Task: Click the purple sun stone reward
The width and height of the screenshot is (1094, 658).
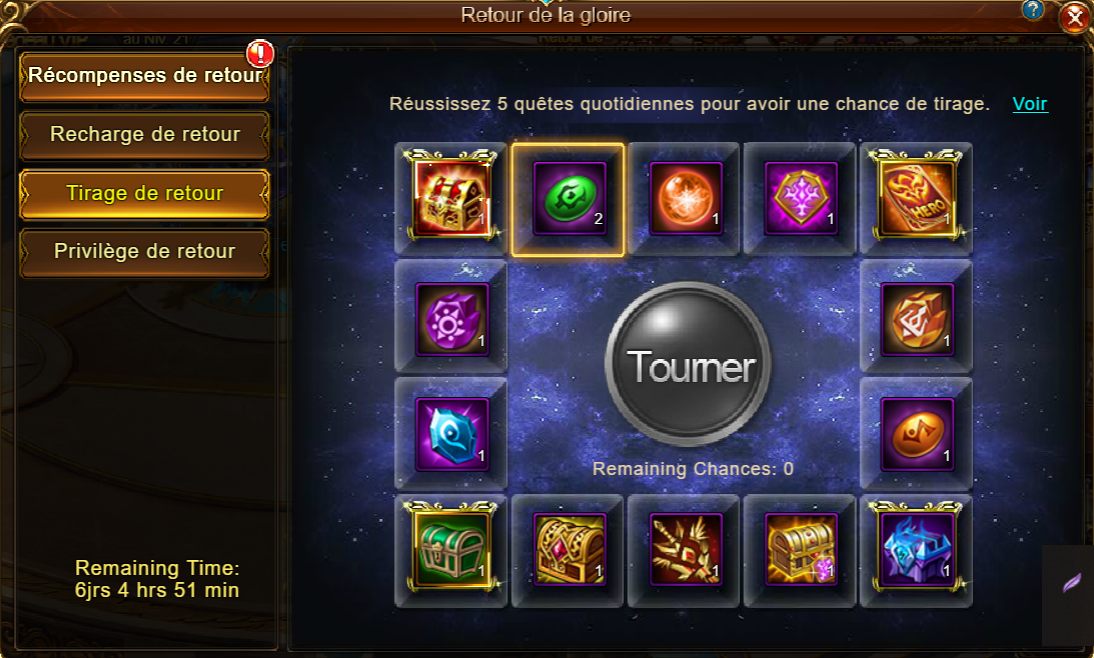Action: pos(451,318)
